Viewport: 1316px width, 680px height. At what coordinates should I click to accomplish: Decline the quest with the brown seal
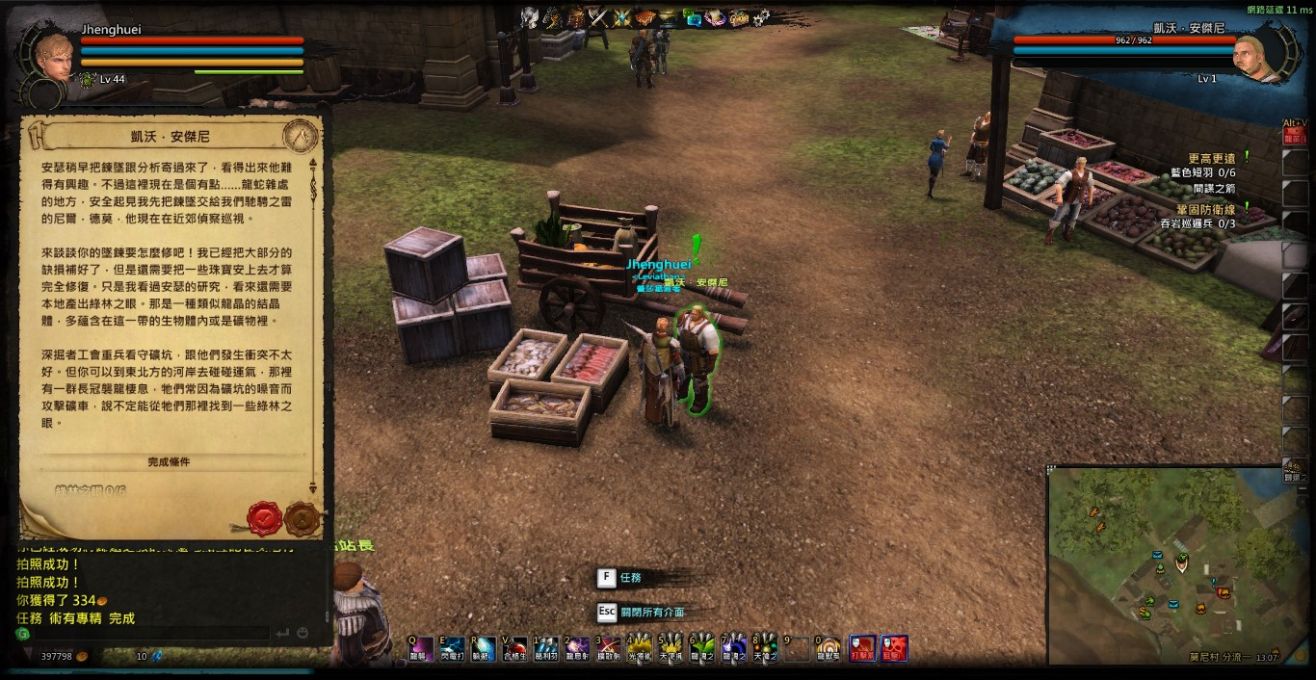pos(301,518)
